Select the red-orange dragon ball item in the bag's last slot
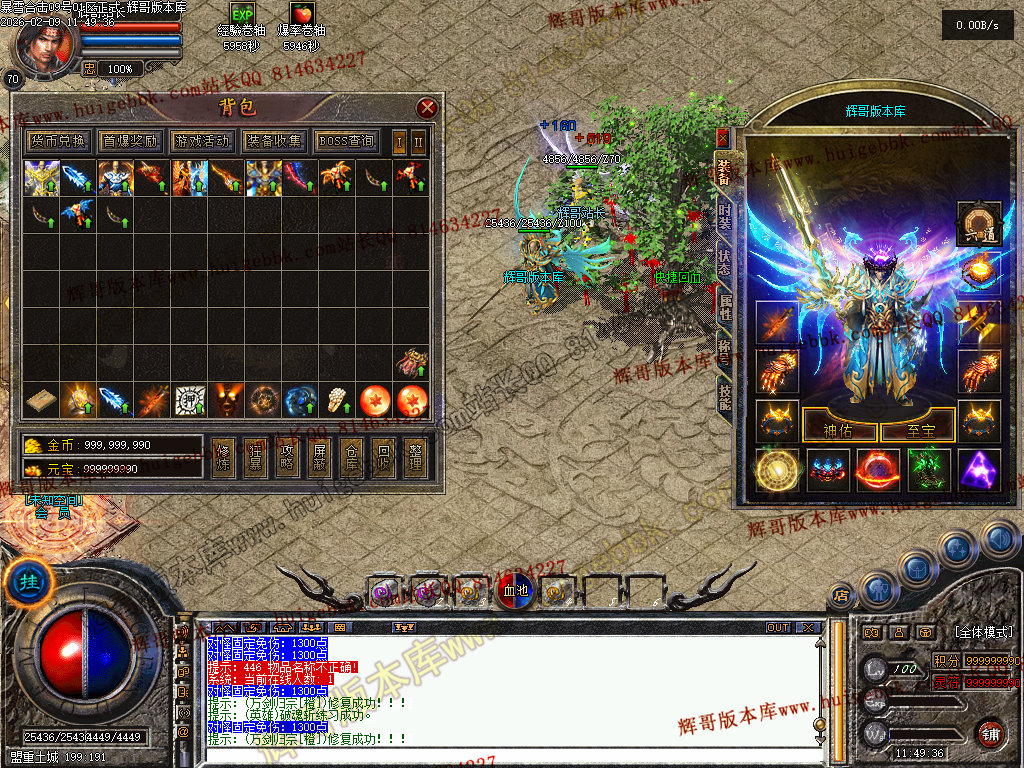Screen dimensions: 1024x768 point(411,401)
